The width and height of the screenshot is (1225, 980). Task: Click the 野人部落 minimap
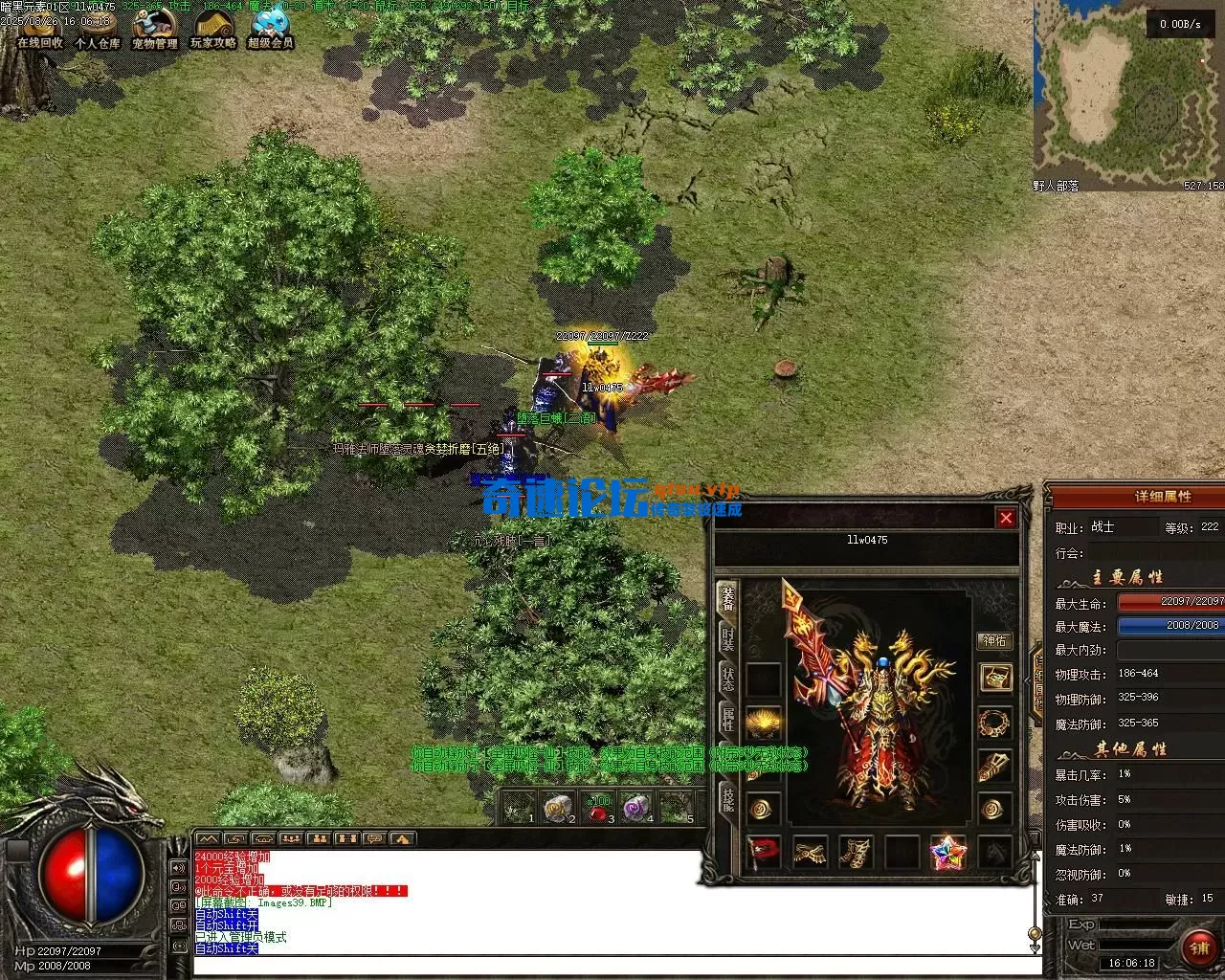[x=1127, y=94]
